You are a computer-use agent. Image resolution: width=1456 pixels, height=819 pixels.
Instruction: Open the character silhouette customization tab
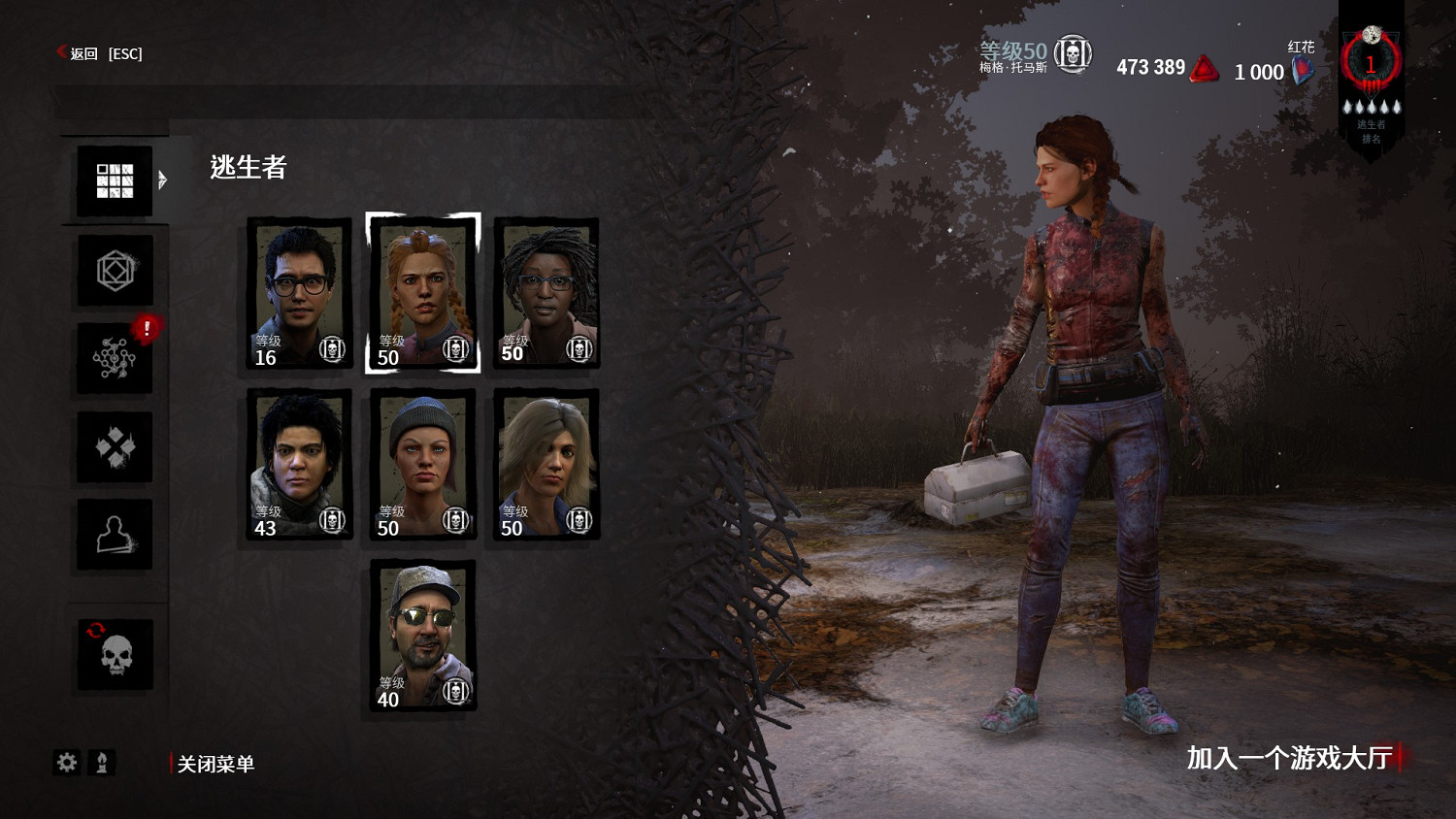[115, 535]
